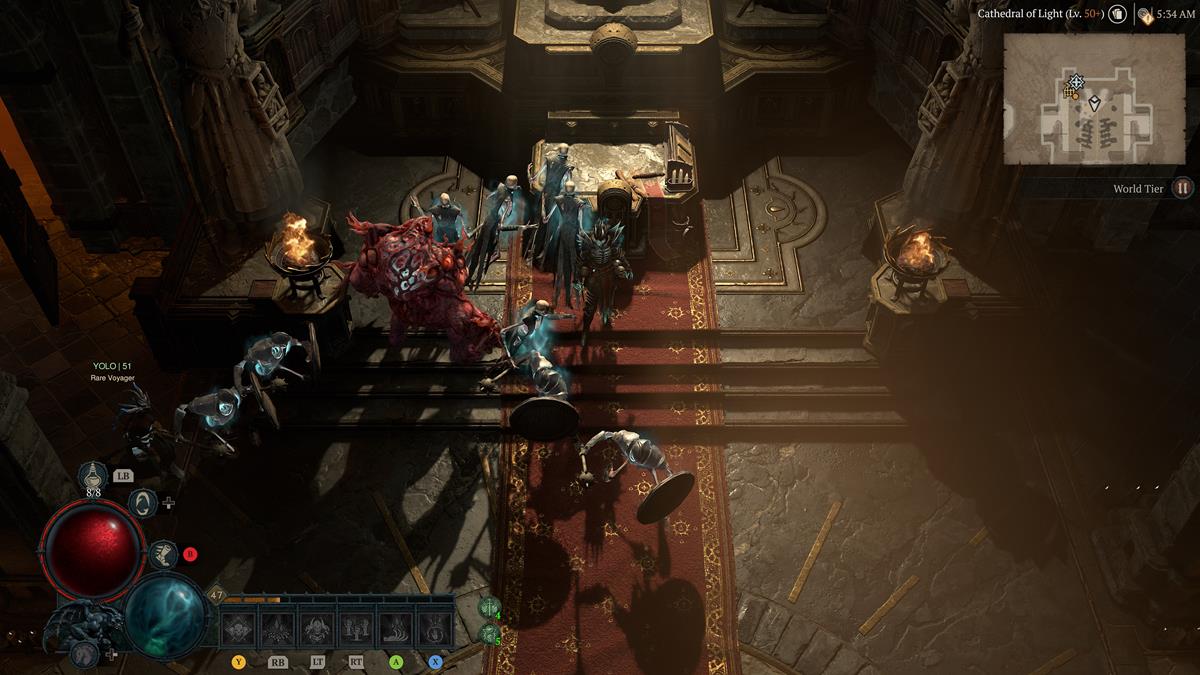
Task: Select the crescent swirl icon above health globe
Action: (x=143, y=502)
